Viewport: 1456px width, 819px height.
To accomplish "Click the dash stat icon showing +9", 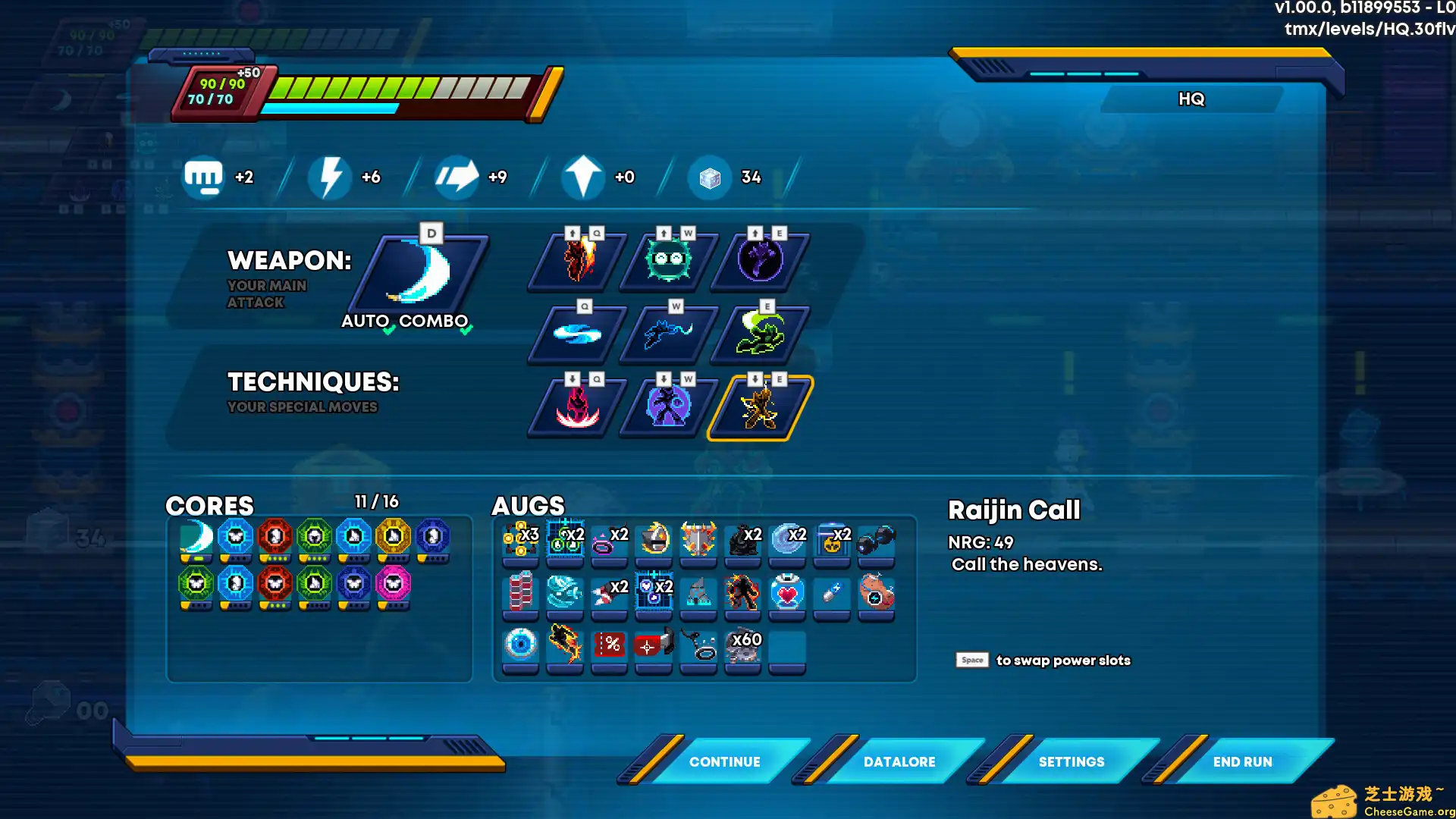I will pos(457,177).
